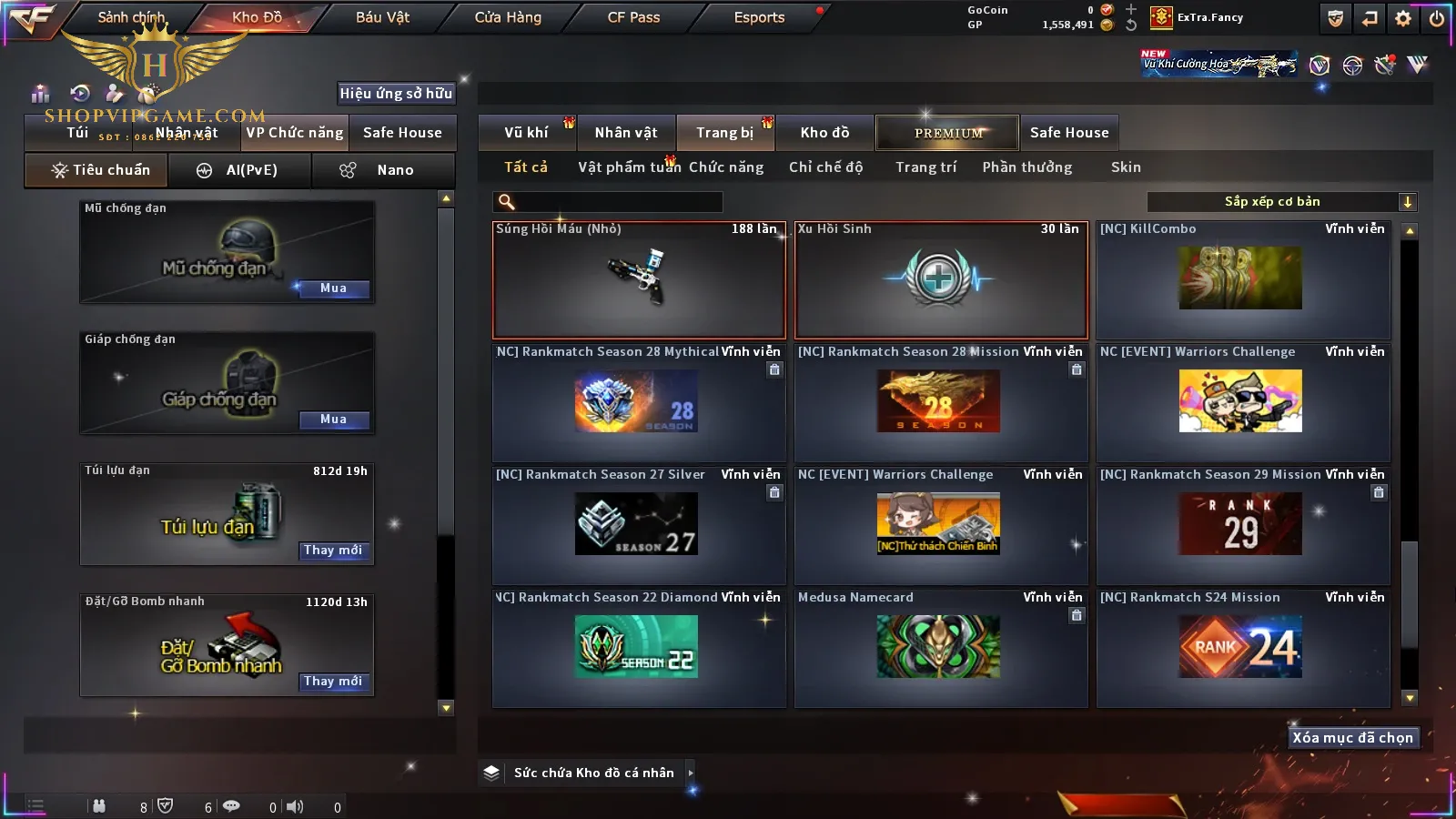
Task: Show the PREMIUM inventory tab
Action: pyautogui.click(x=947, y=133)
